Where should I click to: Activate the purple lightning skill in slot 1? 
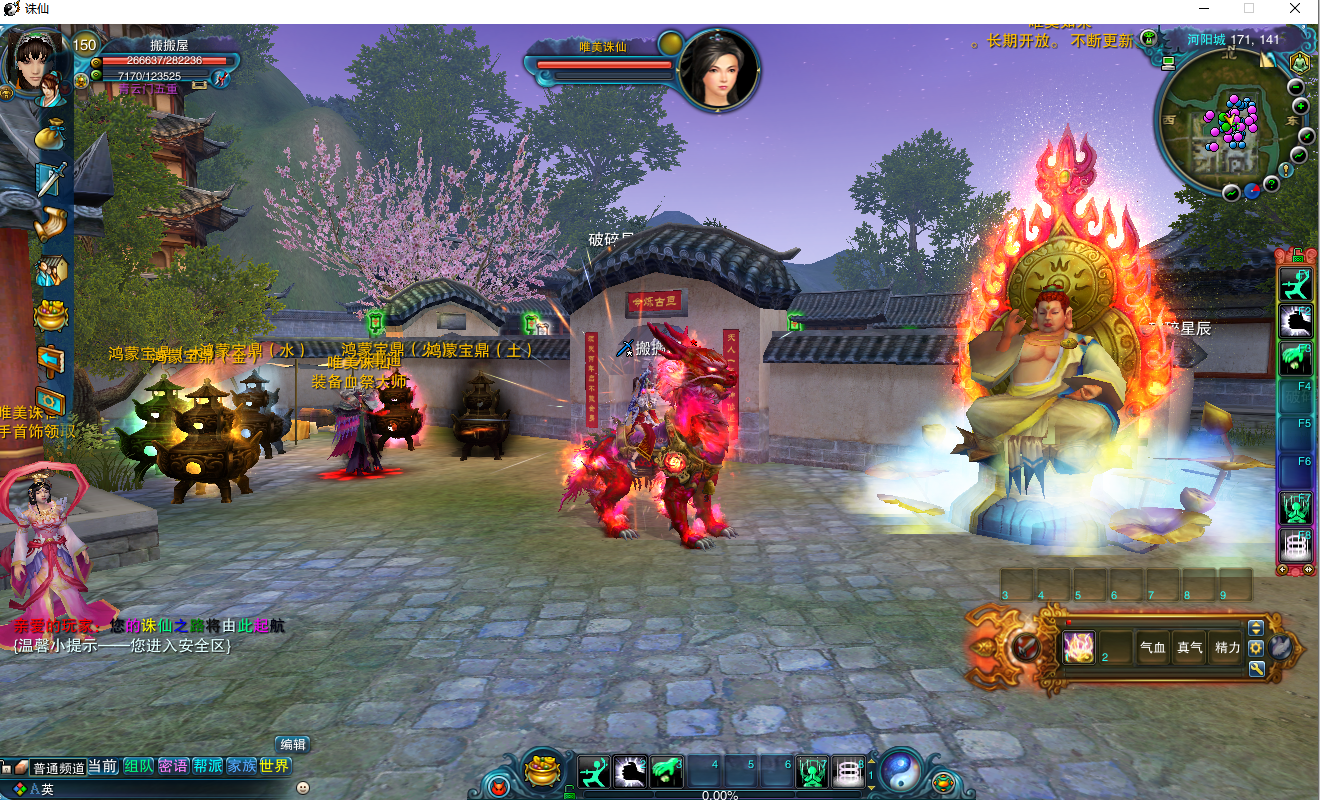pyautogui.click(x=1079, y=648)
